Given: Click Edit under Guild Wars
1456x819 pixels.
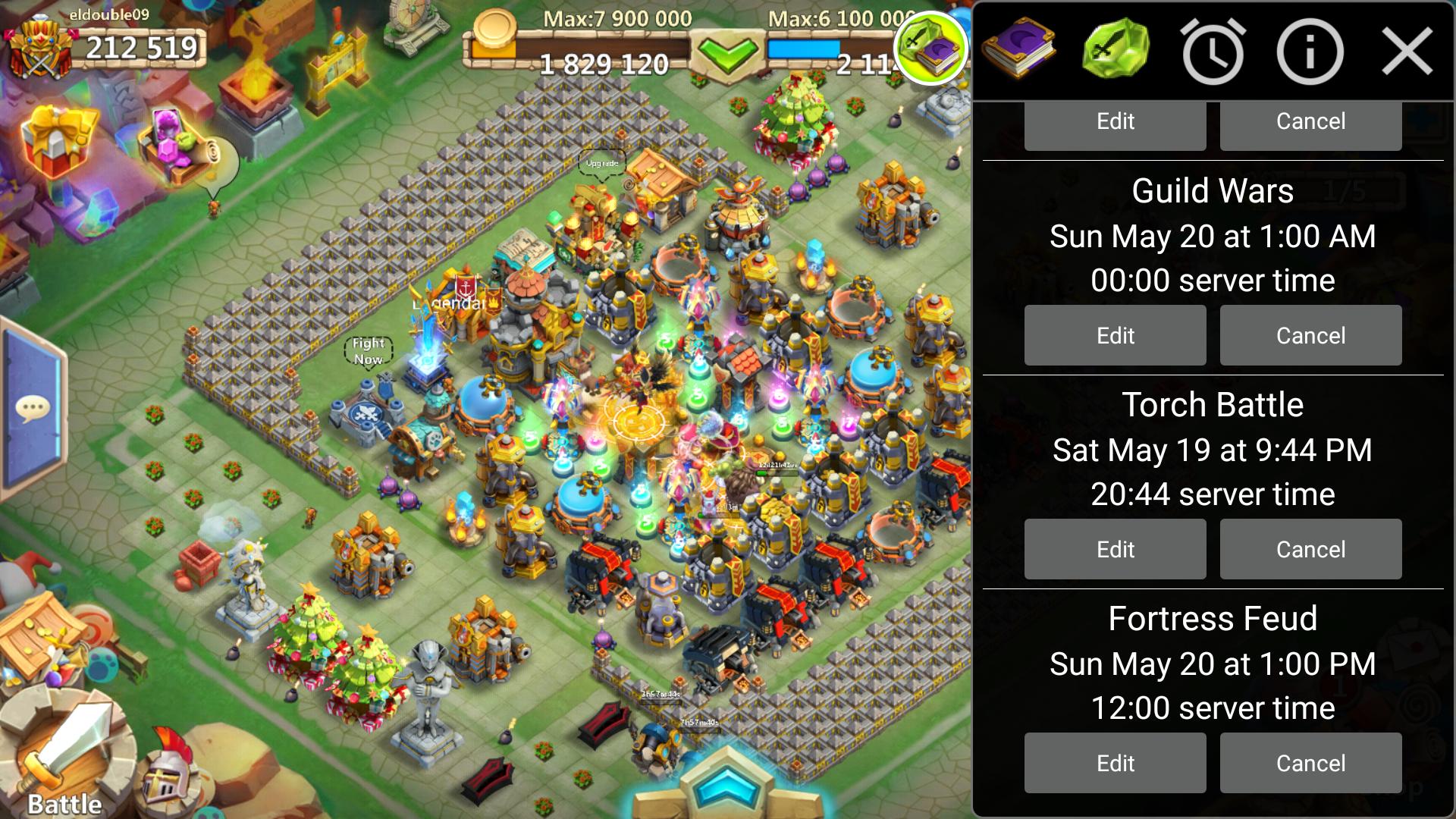Looking at the screenshot, I should [x=1114, y=335].
